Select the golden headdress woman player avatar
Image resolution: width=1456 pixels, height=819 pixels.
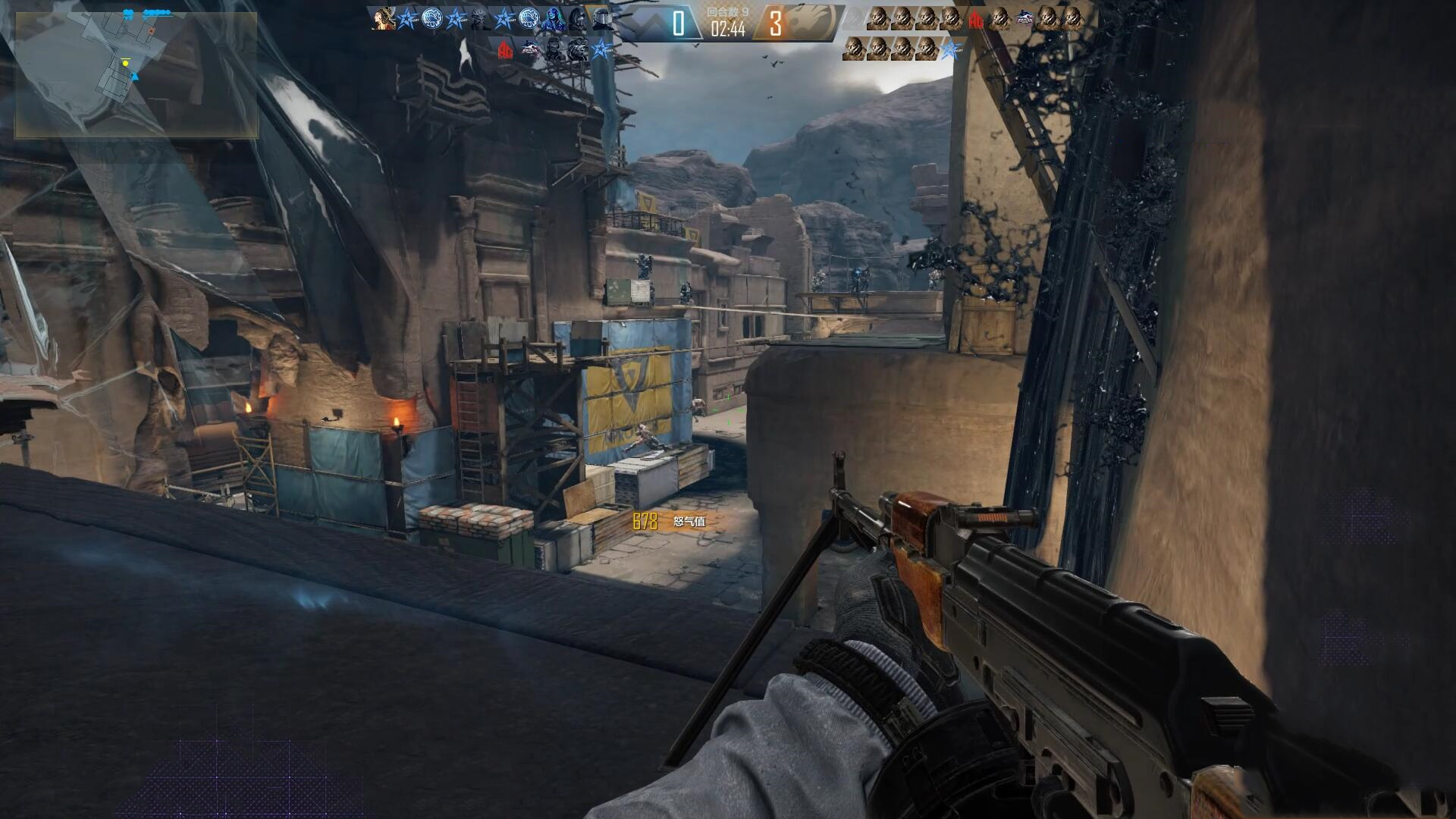click(x=384, y=18)
